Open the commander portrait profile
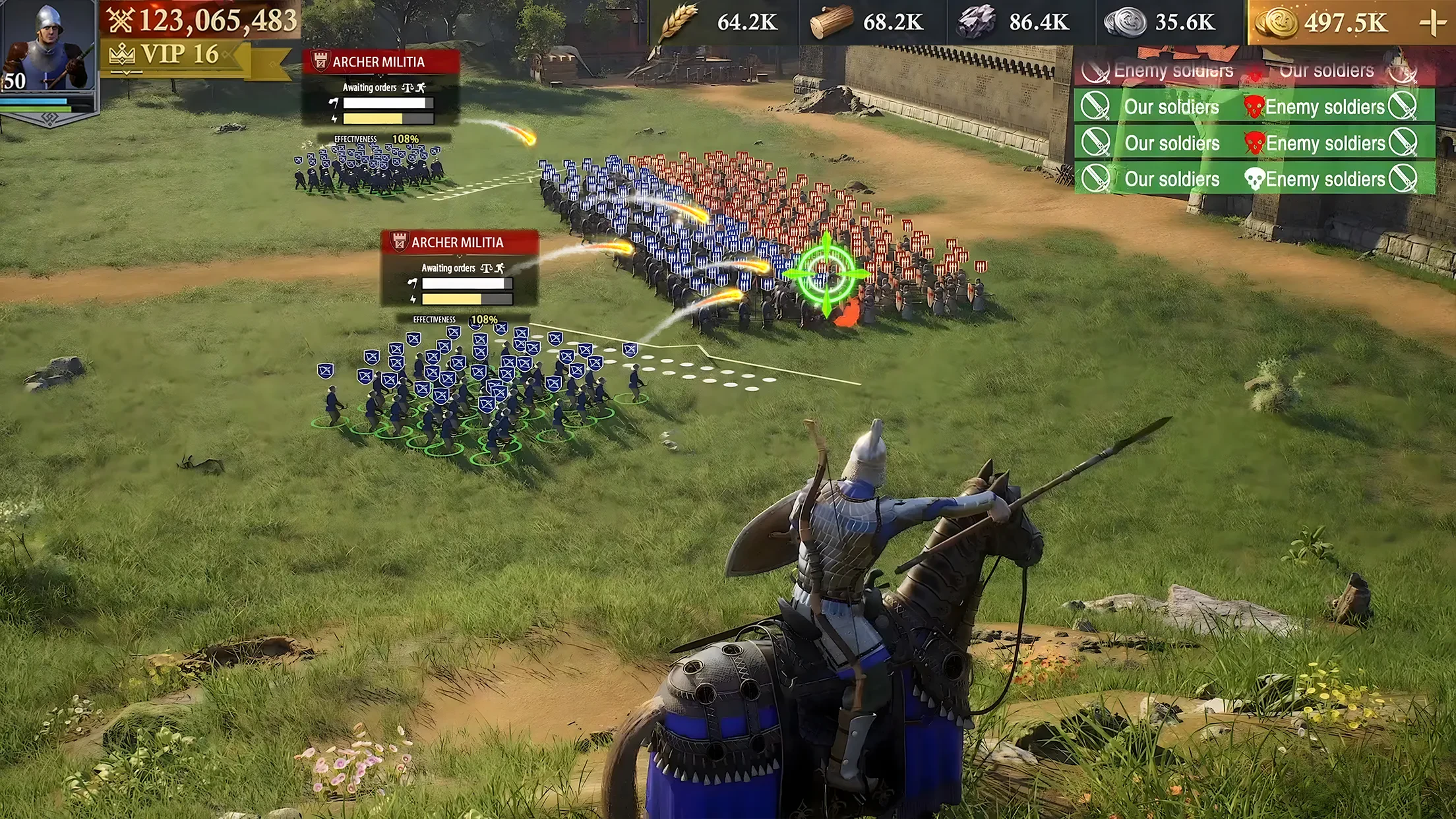Image resolution: width=1456 pixels, height=819 pixels. 47,47
